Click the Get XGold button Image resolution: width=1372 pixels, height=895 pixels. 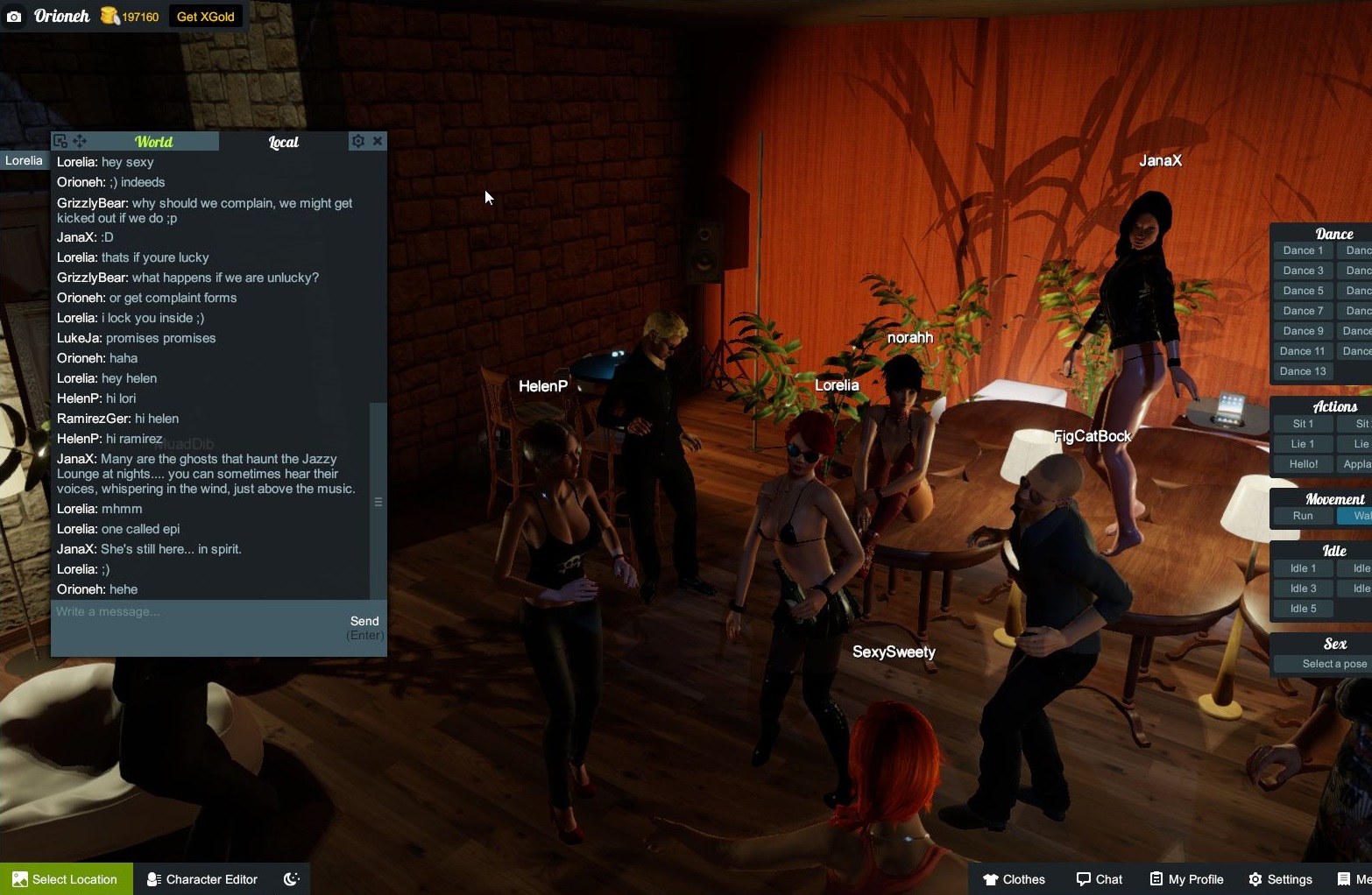point(205,16)
